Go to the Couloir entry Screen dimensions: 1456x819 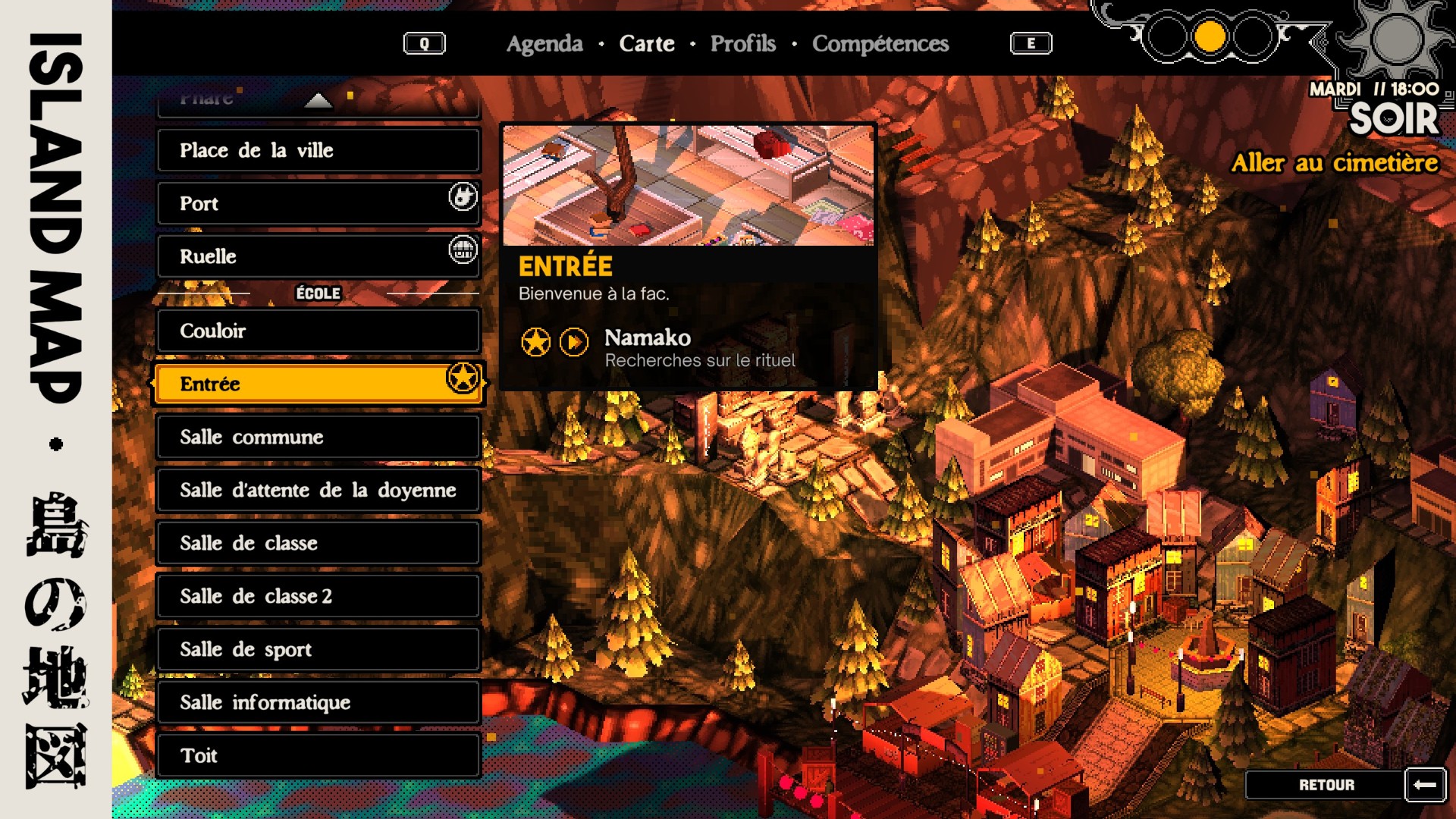tap(318, 331)
